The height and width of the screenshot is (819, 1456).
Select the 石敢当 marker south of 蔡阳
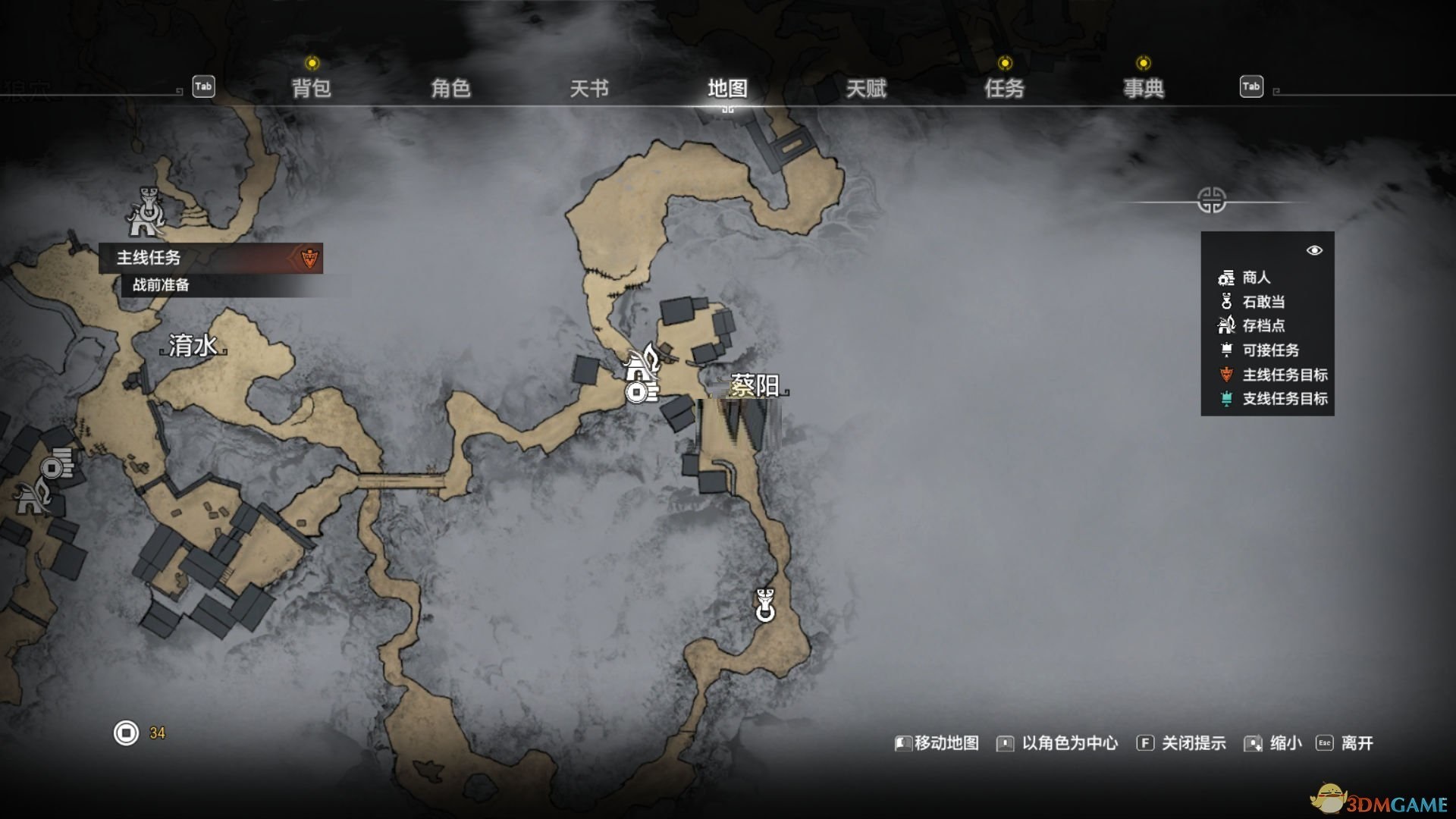765,605
